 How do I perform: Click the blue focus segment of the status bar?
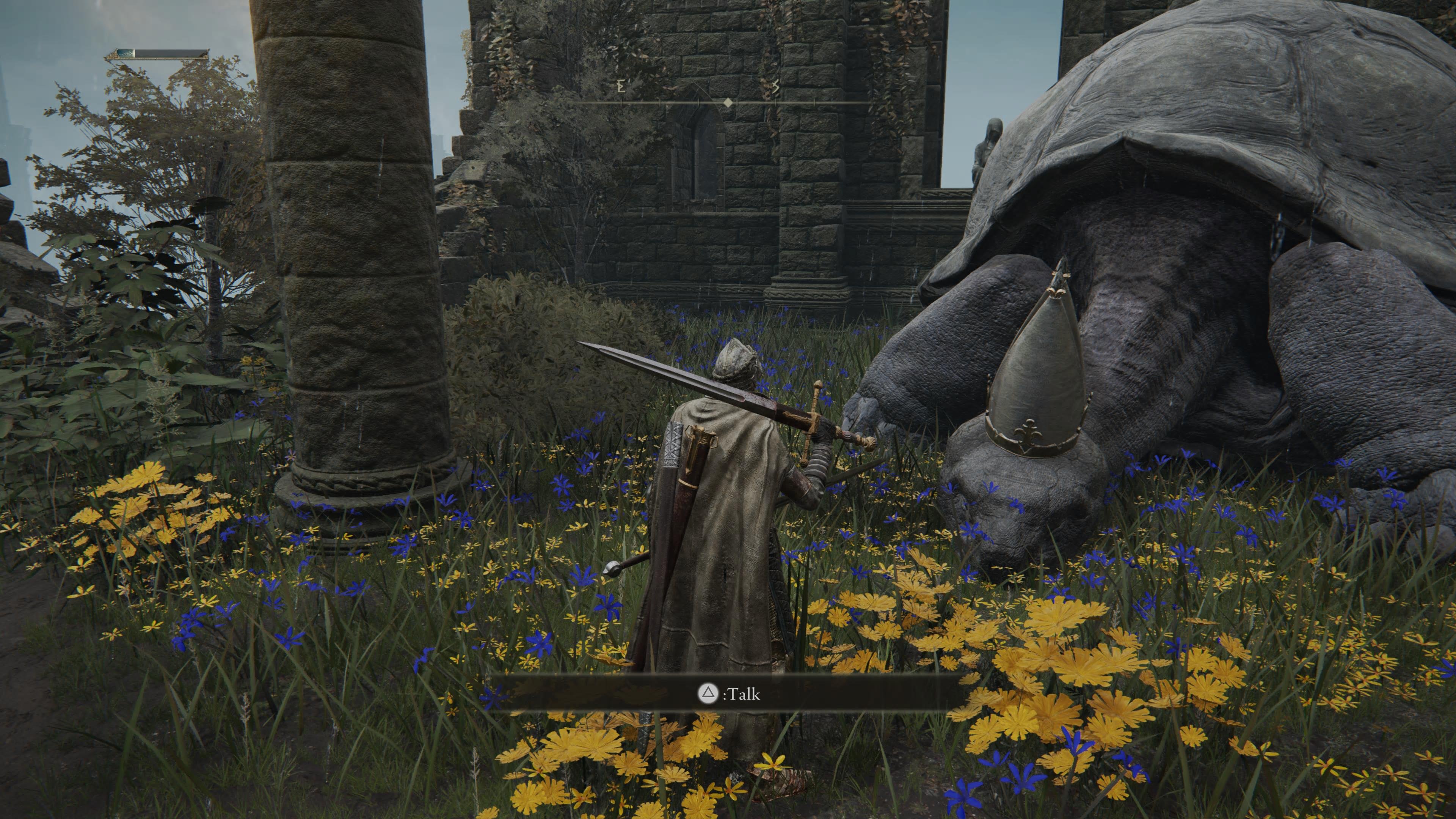pos(124,53)
